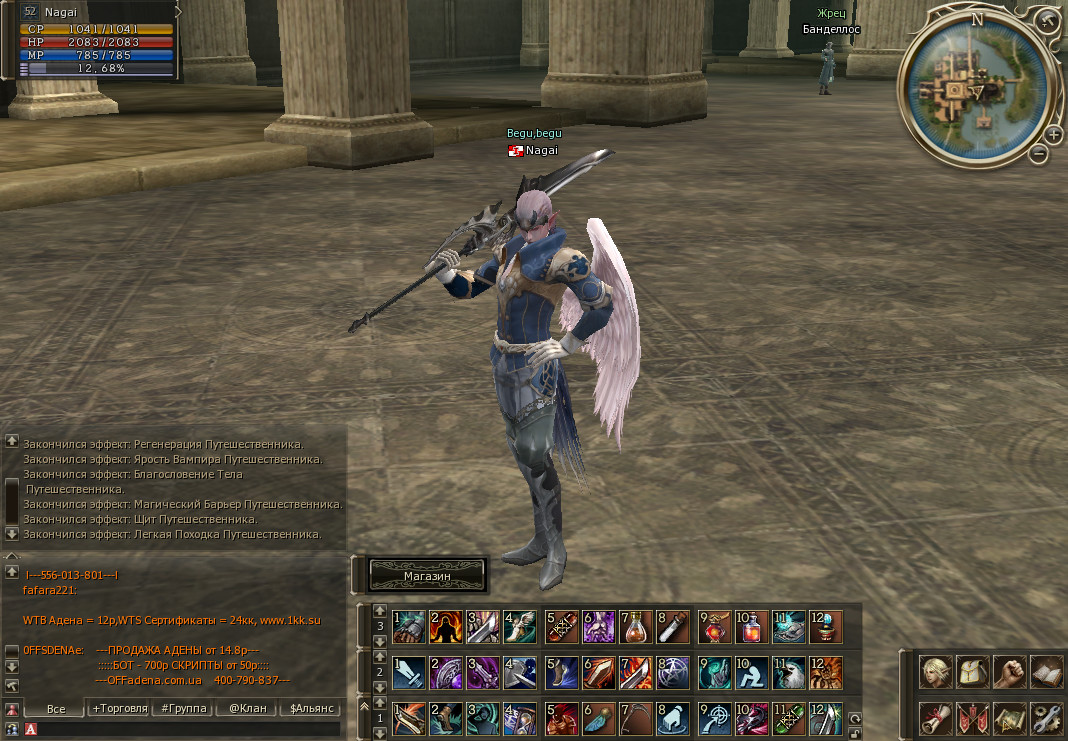This screenshot has height=741, width=1068.
Task: Open system settings wrench and gears icon
Action: 1046,717
